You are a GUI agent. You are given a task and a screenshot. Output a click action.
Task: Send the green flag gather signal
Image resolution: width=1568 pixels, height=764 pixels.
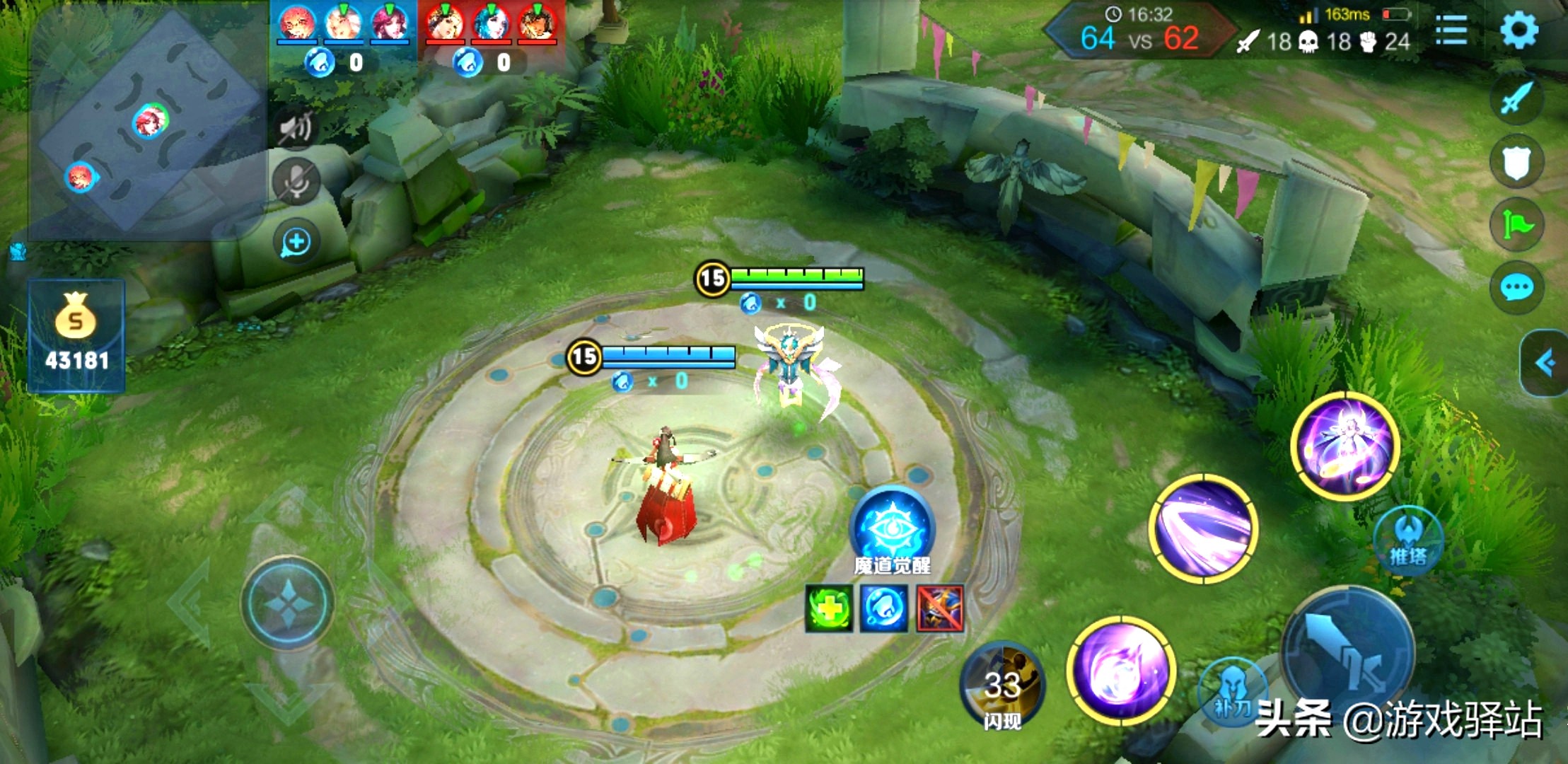(x=1516, y=224)
